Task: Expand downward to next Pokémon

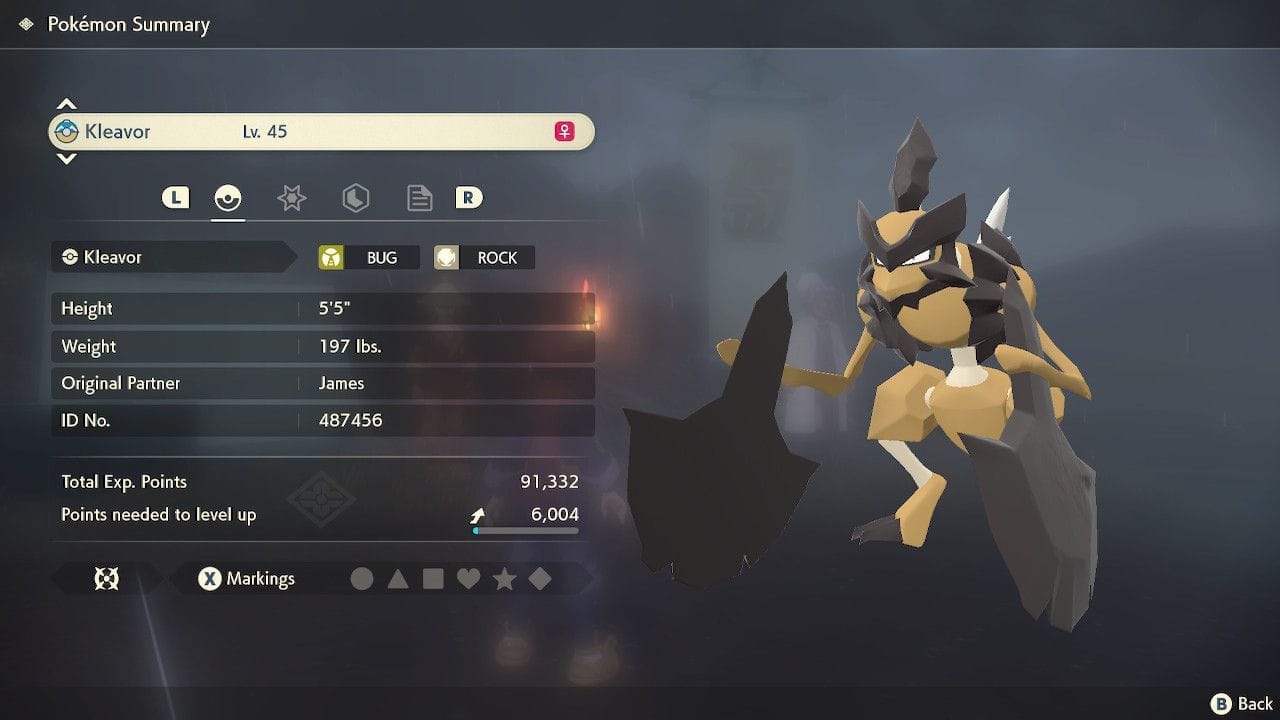Action: coord(66,160)
